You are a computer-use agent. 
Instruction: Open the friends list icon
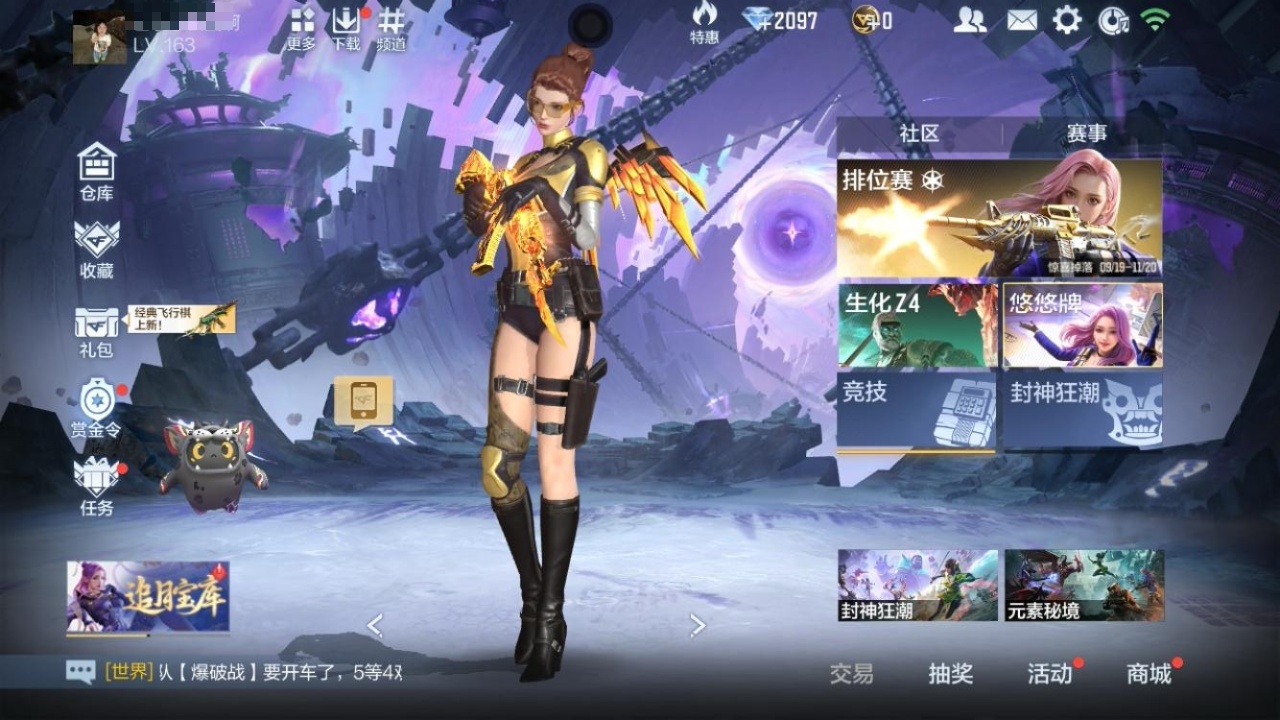969,20
